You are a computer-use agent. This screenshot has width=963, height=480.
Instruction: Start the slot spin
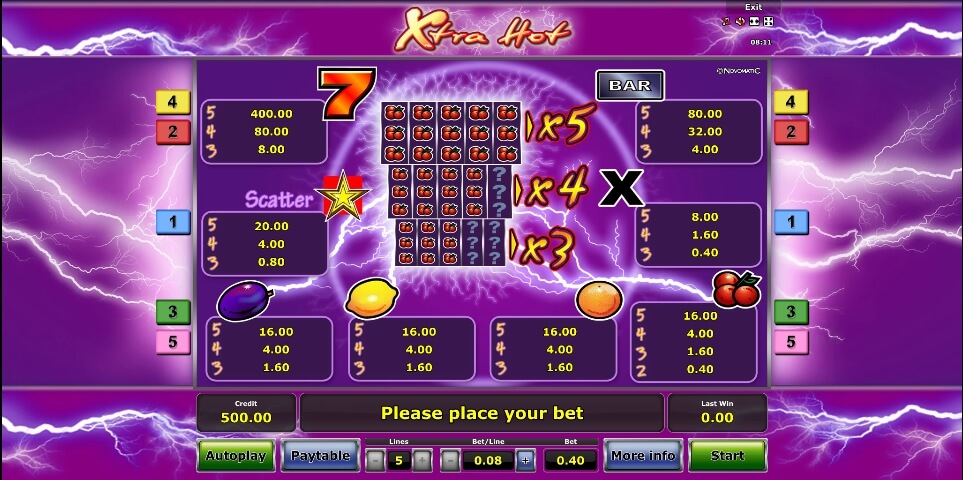tap(727, 456)
